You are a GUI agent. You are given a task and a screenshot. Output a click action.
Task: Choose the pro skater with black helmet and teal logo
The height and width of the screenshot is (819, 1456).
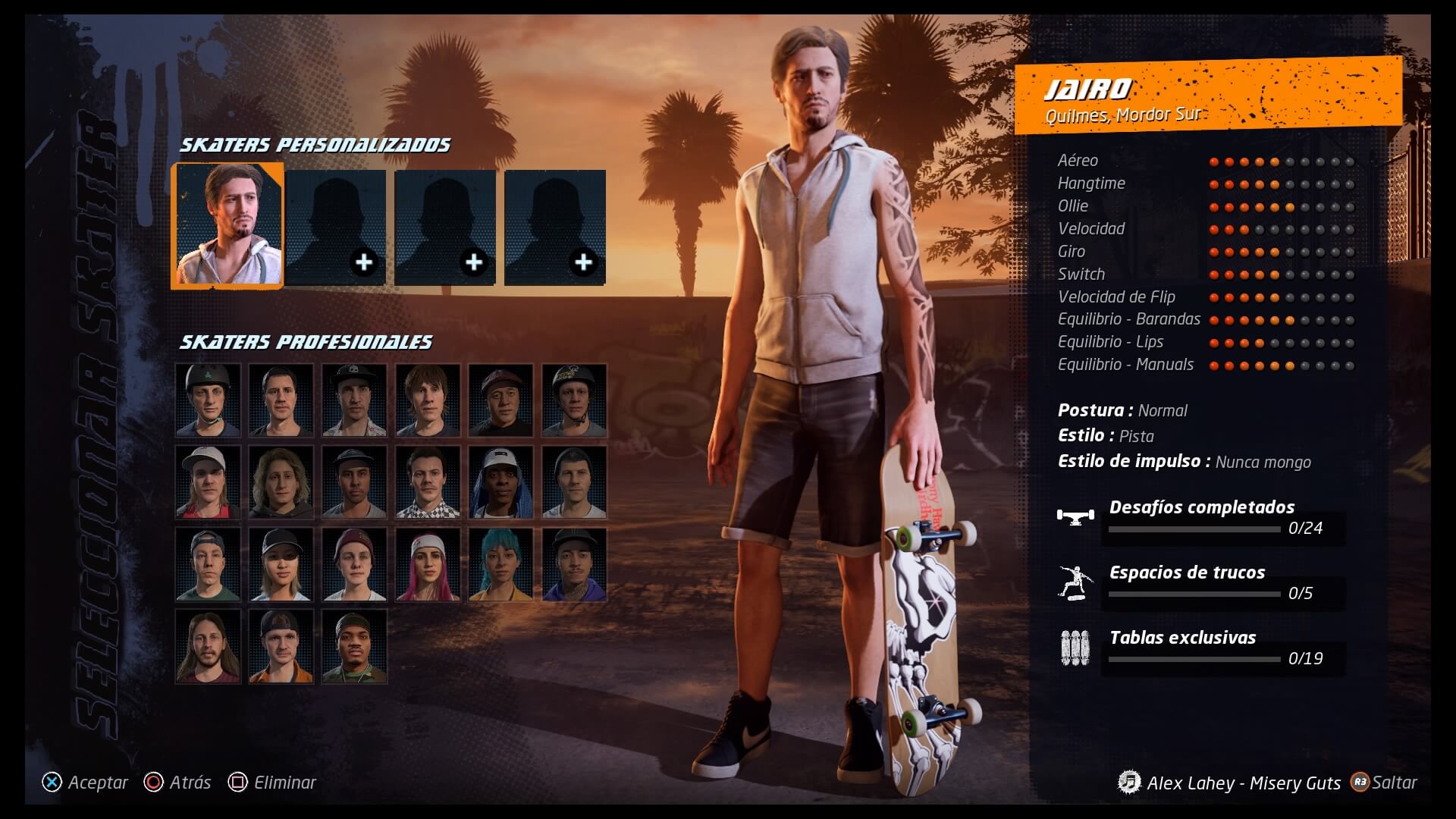click(x=208, y=400)
